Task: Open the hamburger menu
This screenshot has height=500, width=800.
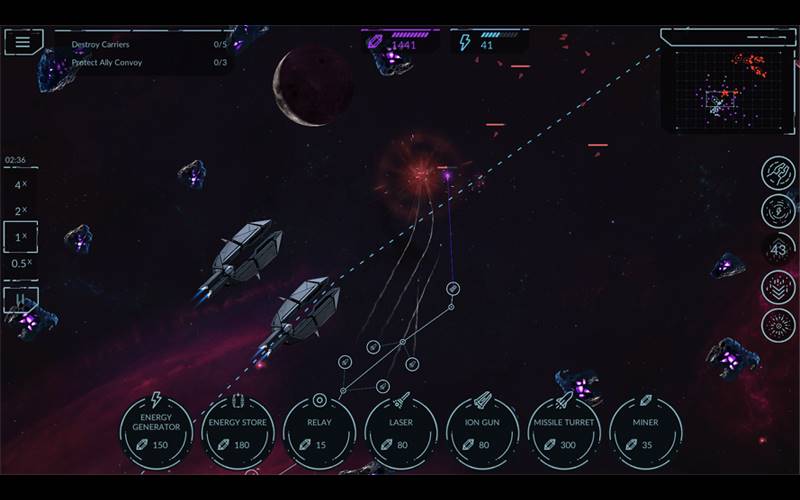Action: [23, 42]
